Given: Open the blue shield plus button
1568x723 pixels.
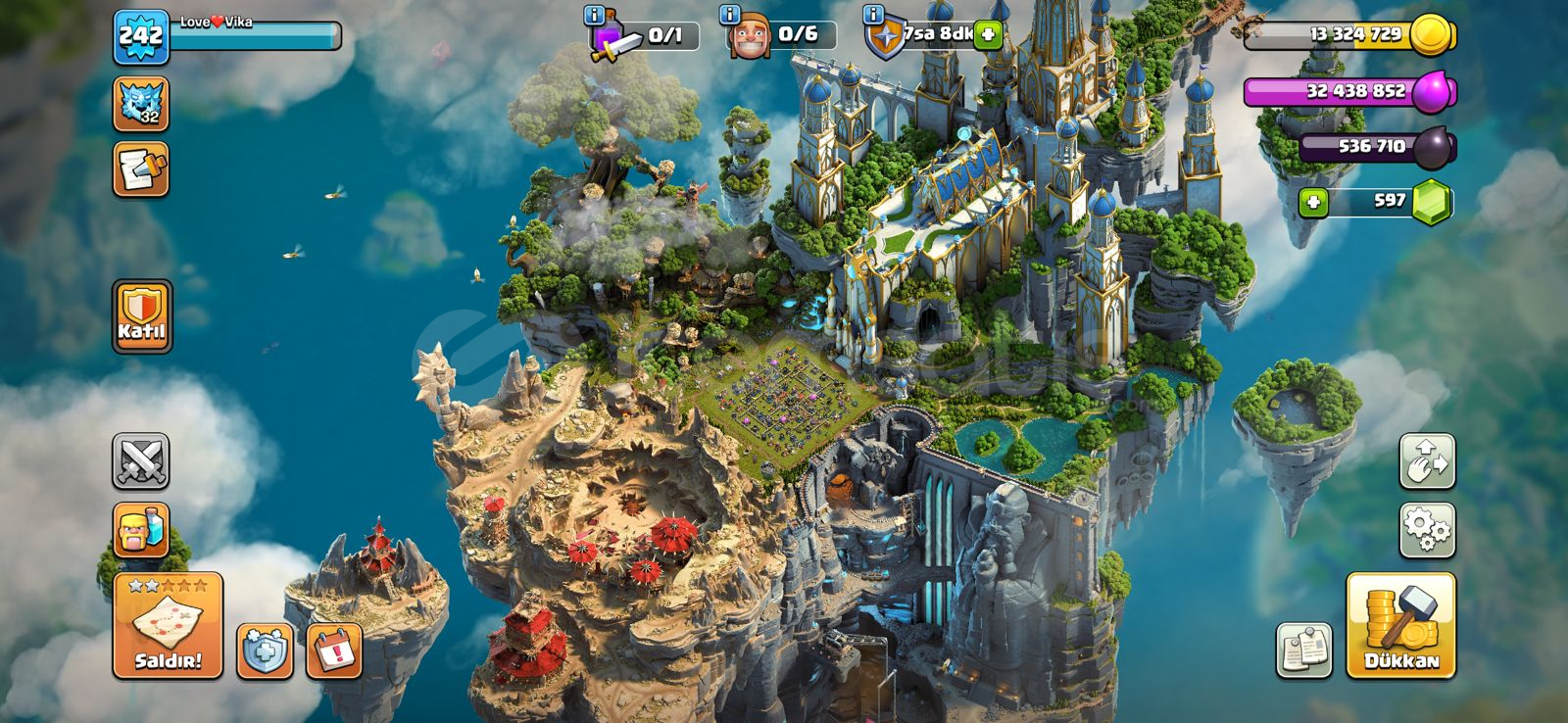Looking at the screenshot, I should tap(265, 651).
